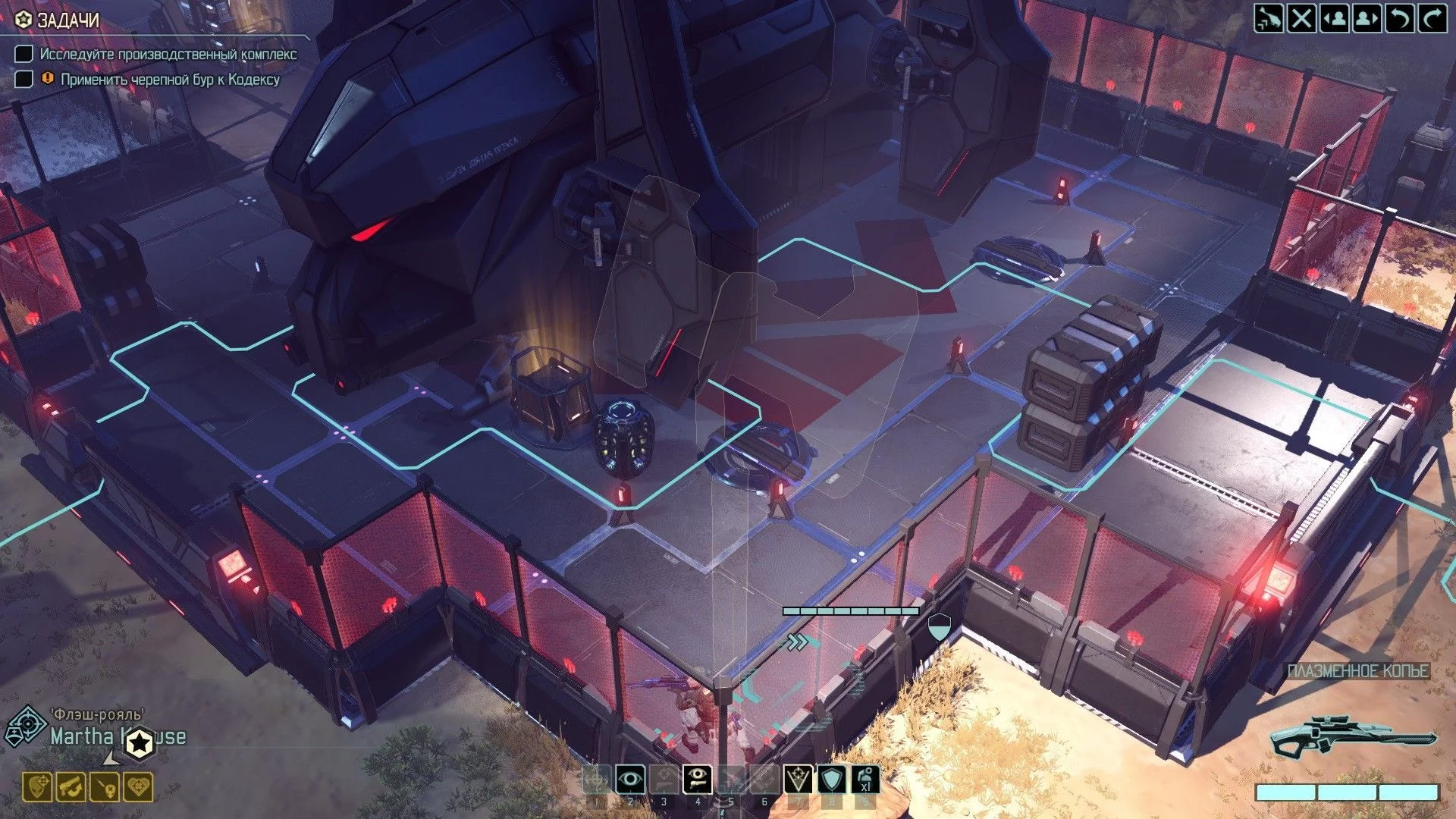Image resolution: width=1456 pixels, height=819 pixels.
Task: Use the crosshair triangle ability in slot 7
Action: (x=798, y=779)
